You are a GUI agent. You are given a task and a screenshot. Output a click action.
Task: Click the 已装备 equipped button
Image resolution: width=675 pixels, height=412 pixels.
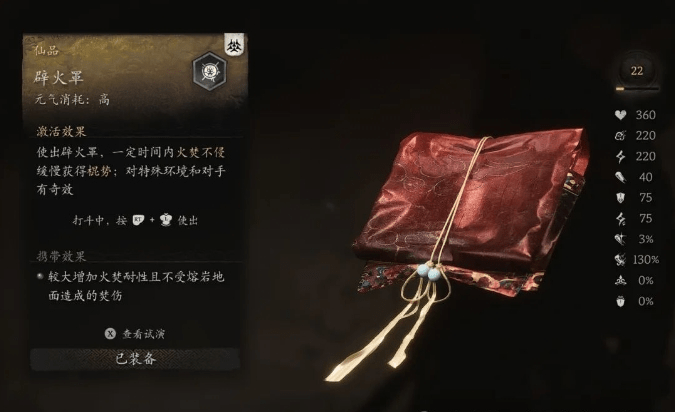coord(135,359)
